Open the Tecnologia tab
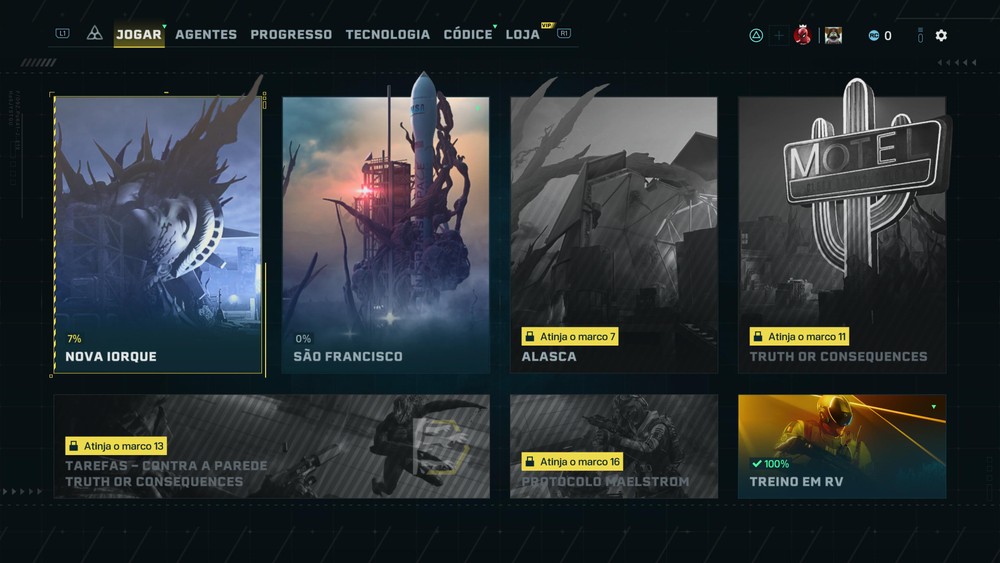The image size is (1000, 563). (x=387, y=34)
